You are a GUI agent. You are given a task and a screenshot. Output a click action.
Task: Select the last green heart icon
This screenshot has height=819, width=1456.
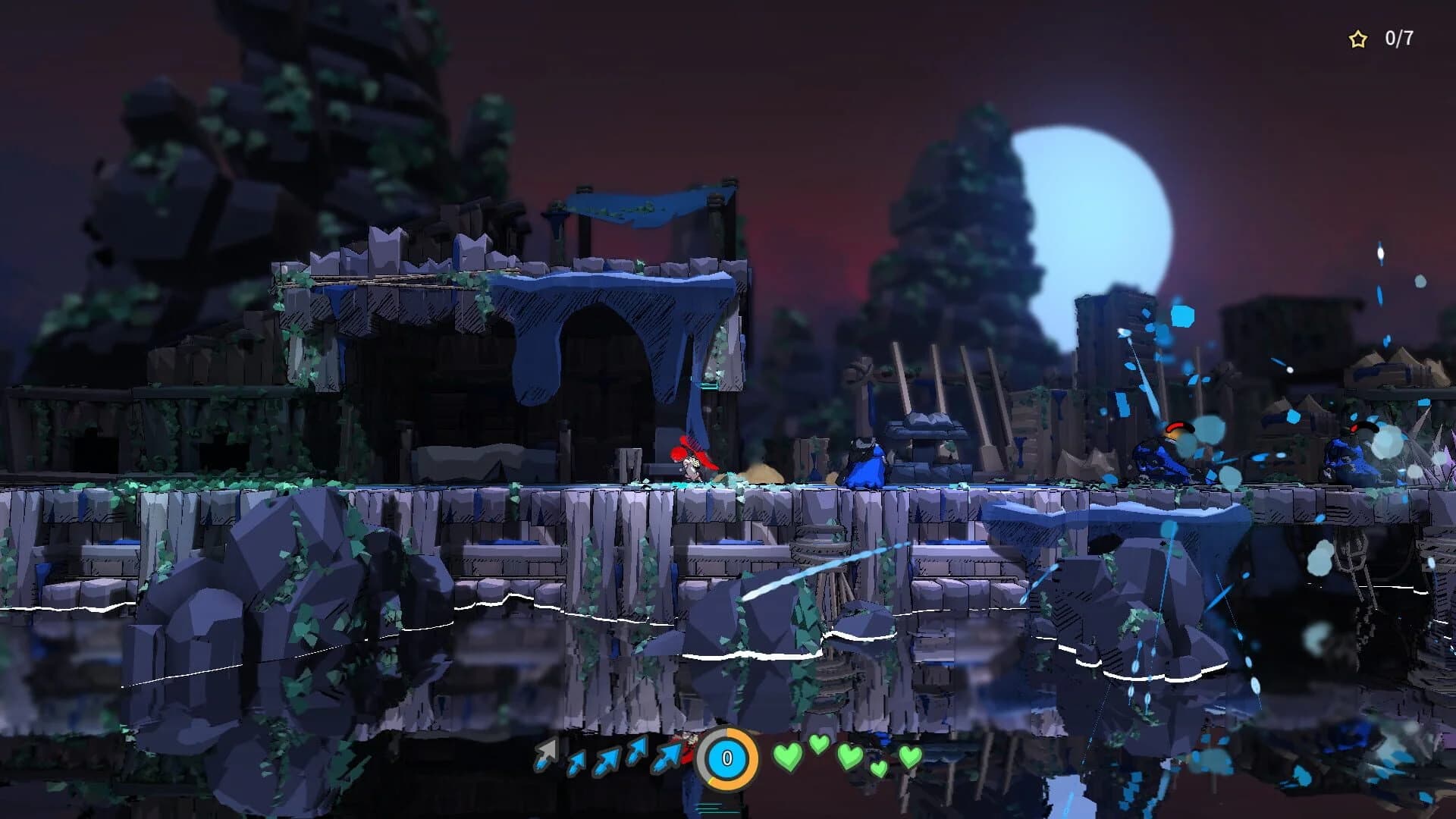pyautogui.click(x=910, y=757)
